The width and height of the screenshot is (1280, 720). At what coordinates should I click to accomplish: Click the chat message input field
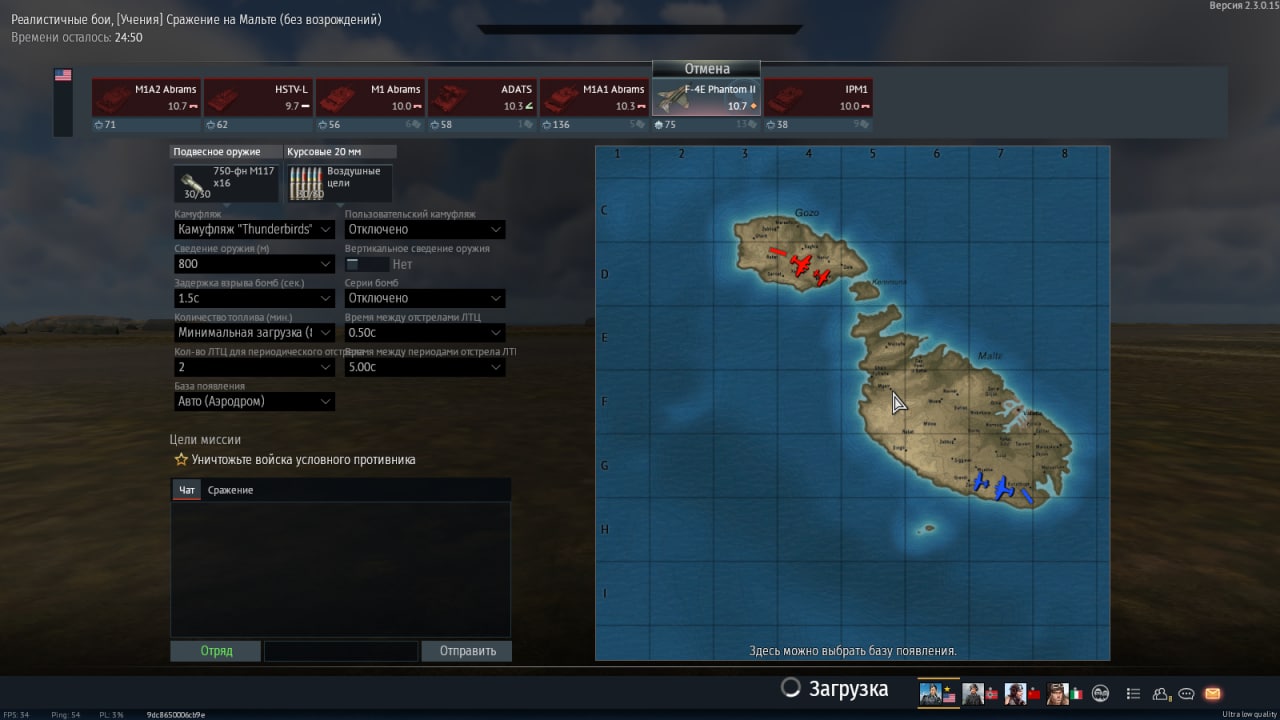coord(341,651)
